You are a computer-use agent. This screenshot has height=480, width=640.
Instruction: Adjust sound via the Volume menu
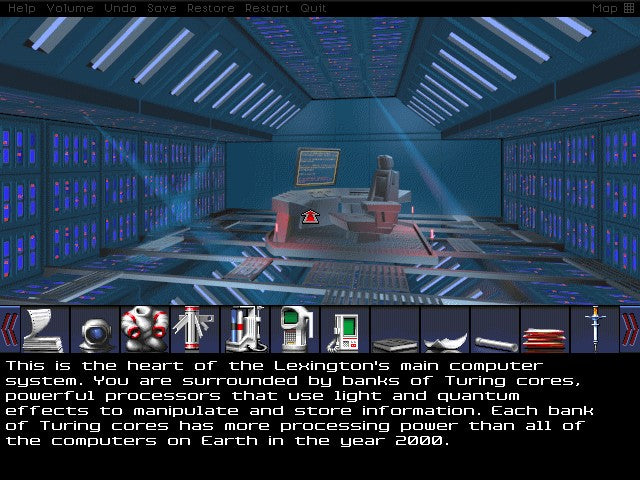pos(70,8)
